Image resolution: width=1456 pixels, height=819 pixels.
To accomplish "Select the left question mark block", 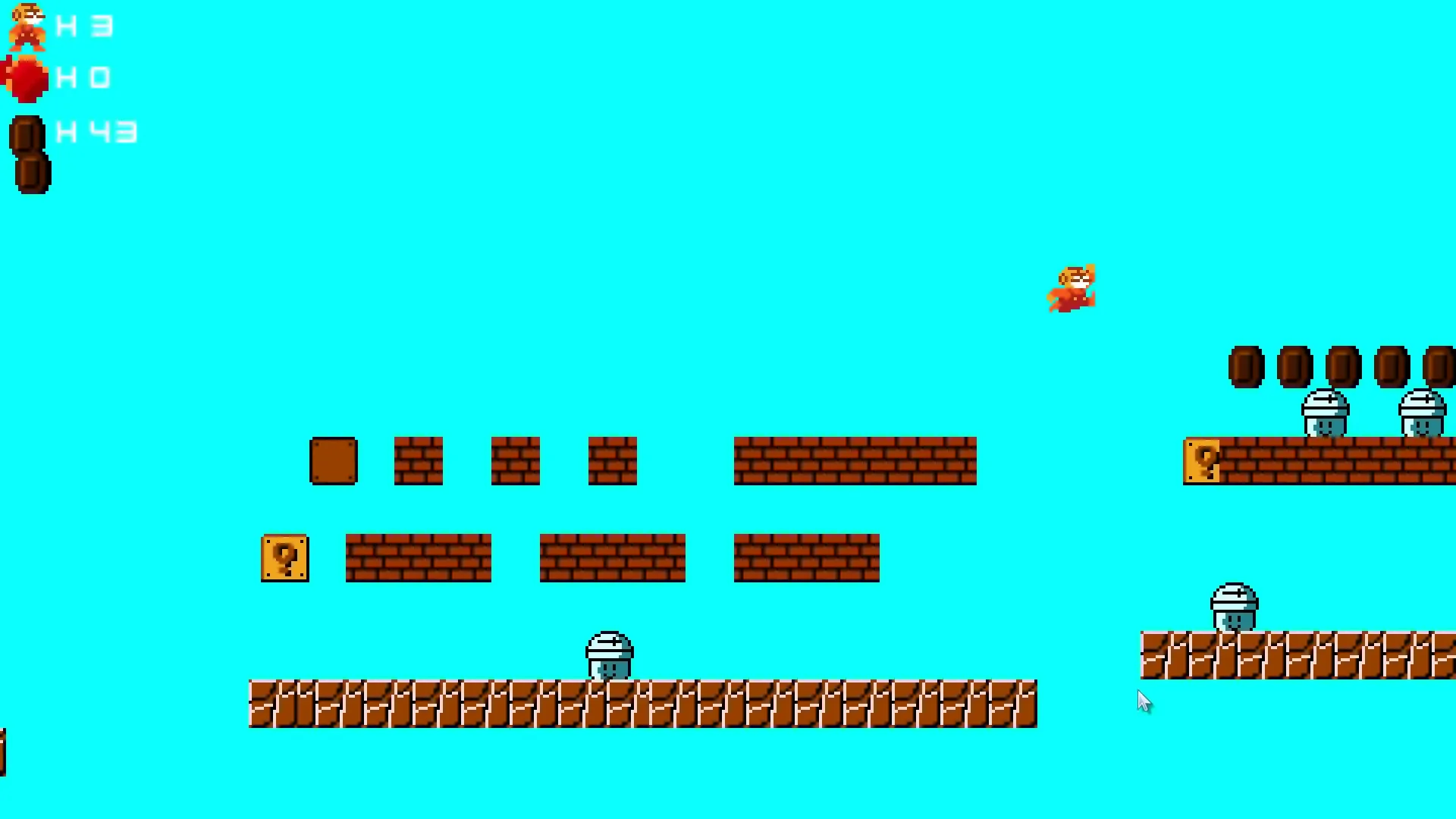I will [284, 559].
